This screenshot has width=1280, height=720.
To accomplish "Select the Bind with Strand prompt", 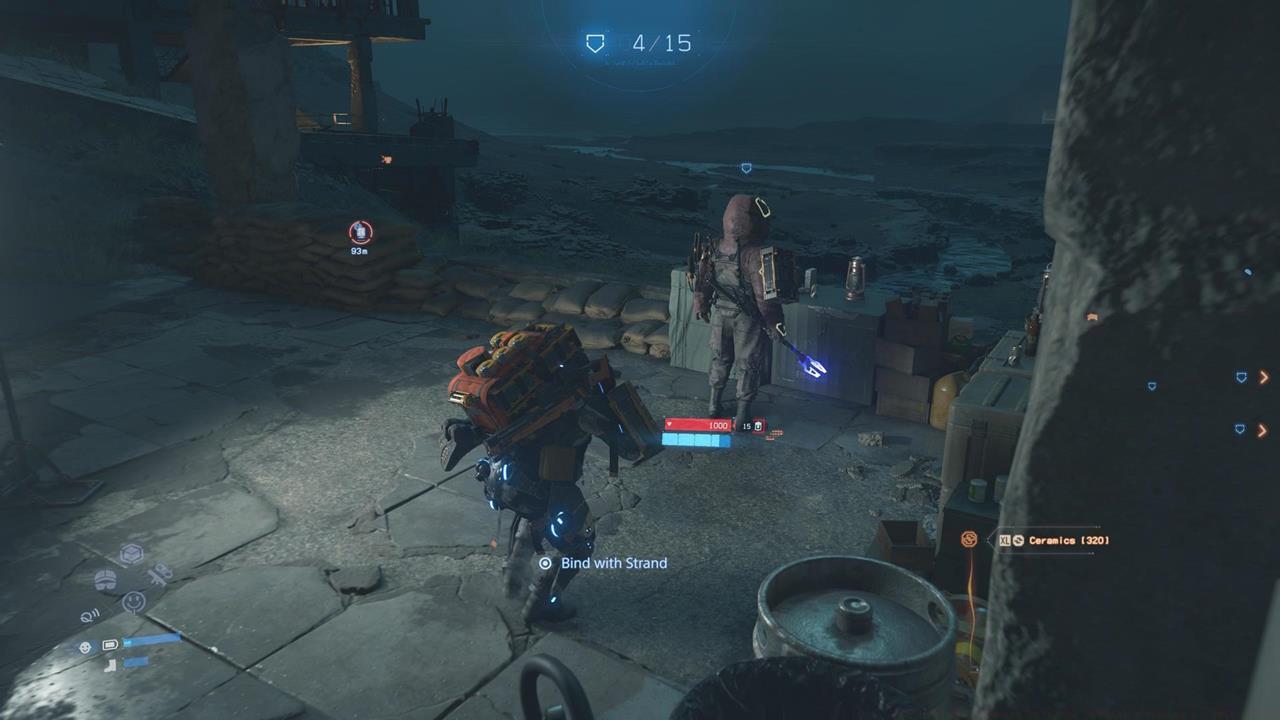I will 603,563.
